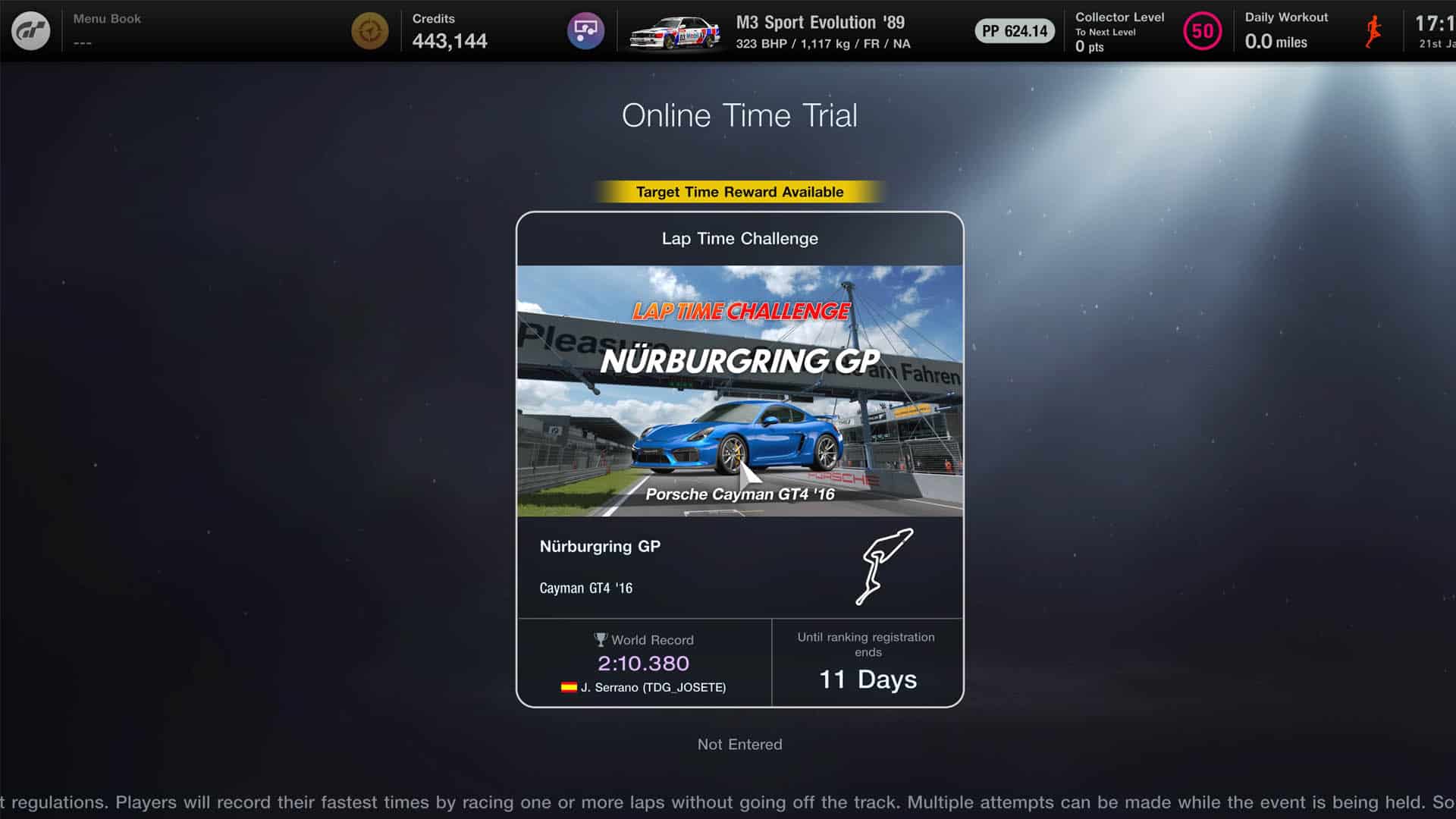
Task: Click the Not Entered status text
Action: (739, 744)
